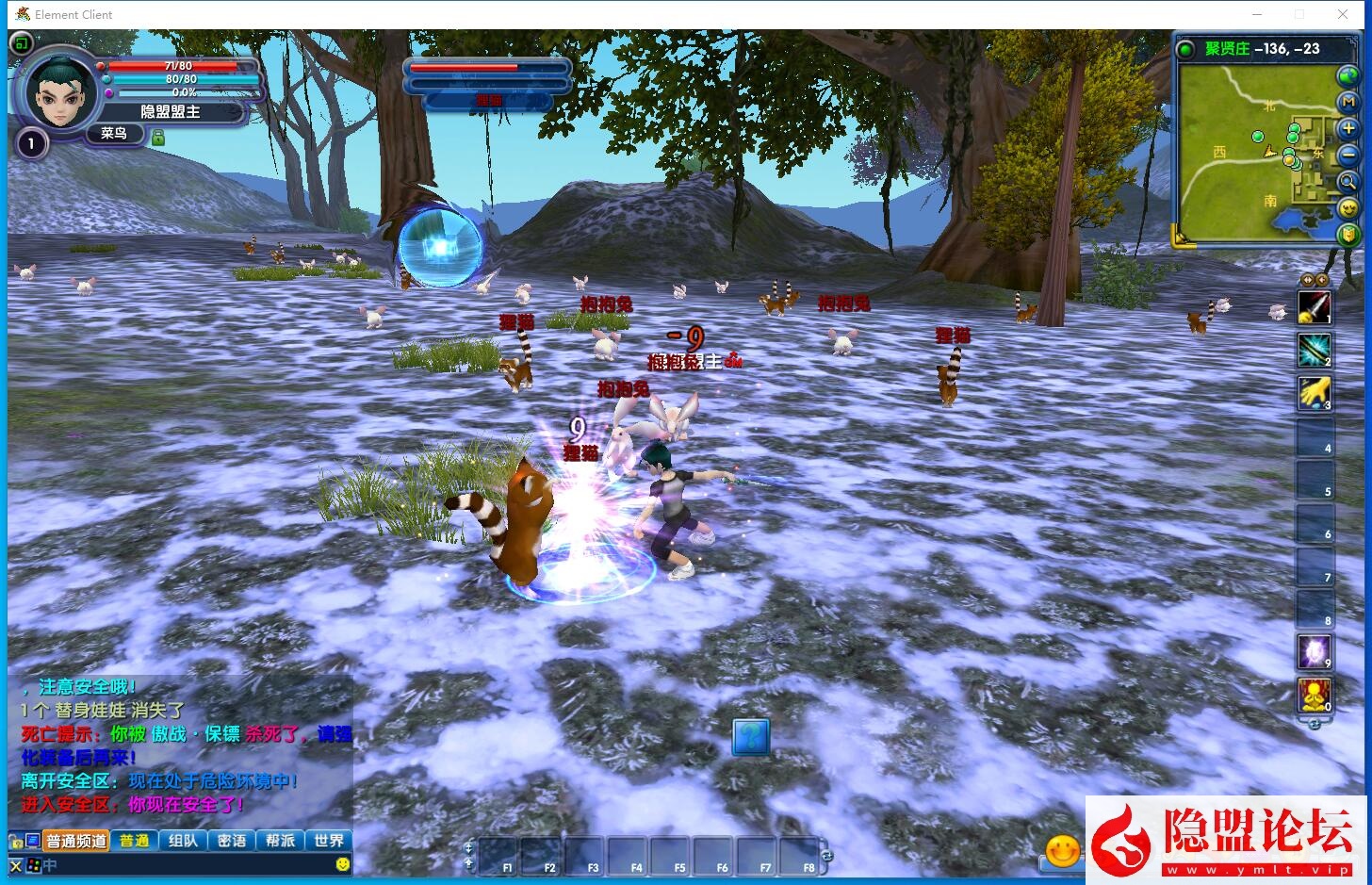Close the Element Client window
This screenshot has width=1372, height=885.
[x=1343, y=14]
